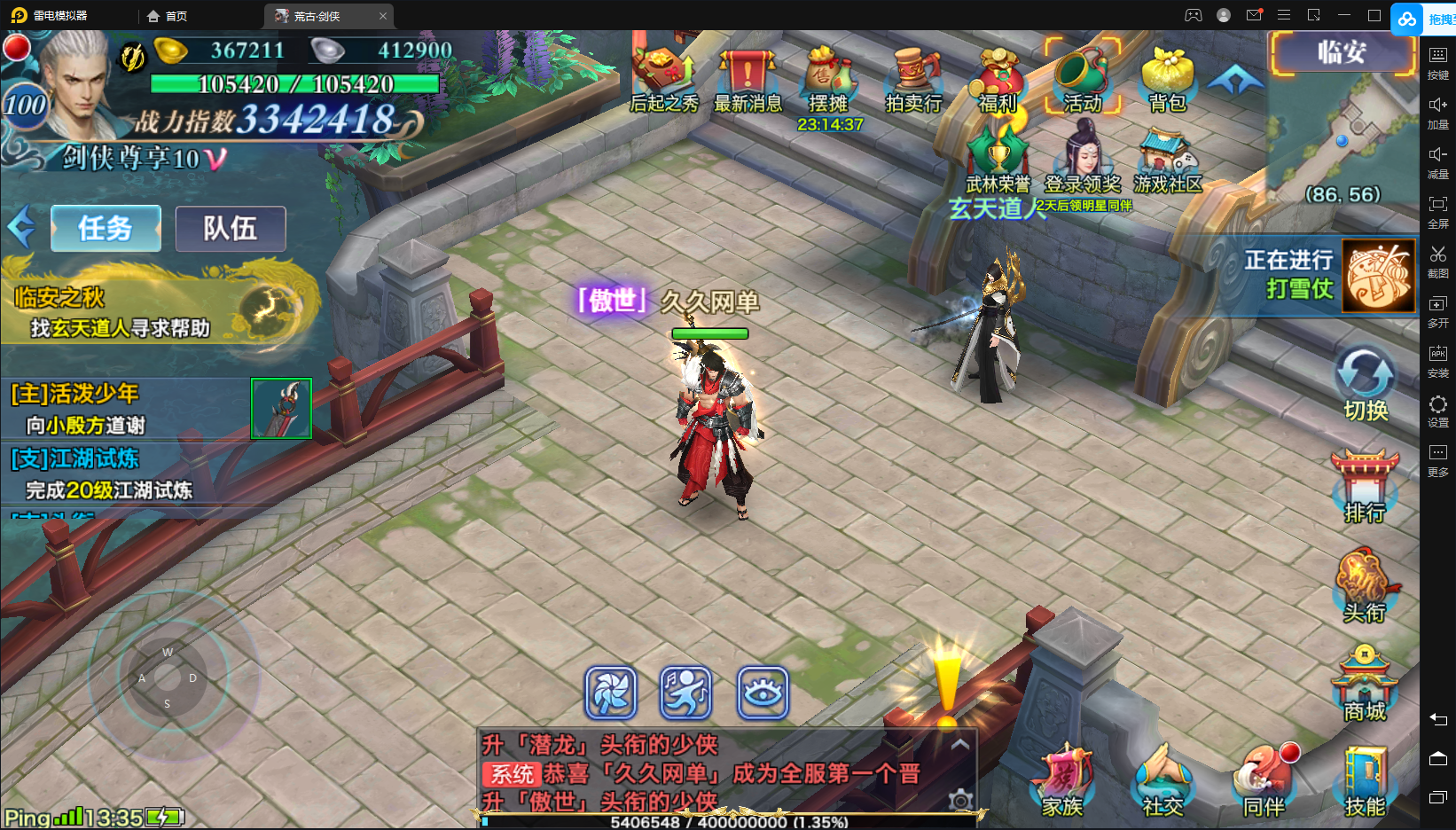1456x830 pixels.
Task: Claim 登录领奖 login reward
Action: click(x=1083, y=160)
